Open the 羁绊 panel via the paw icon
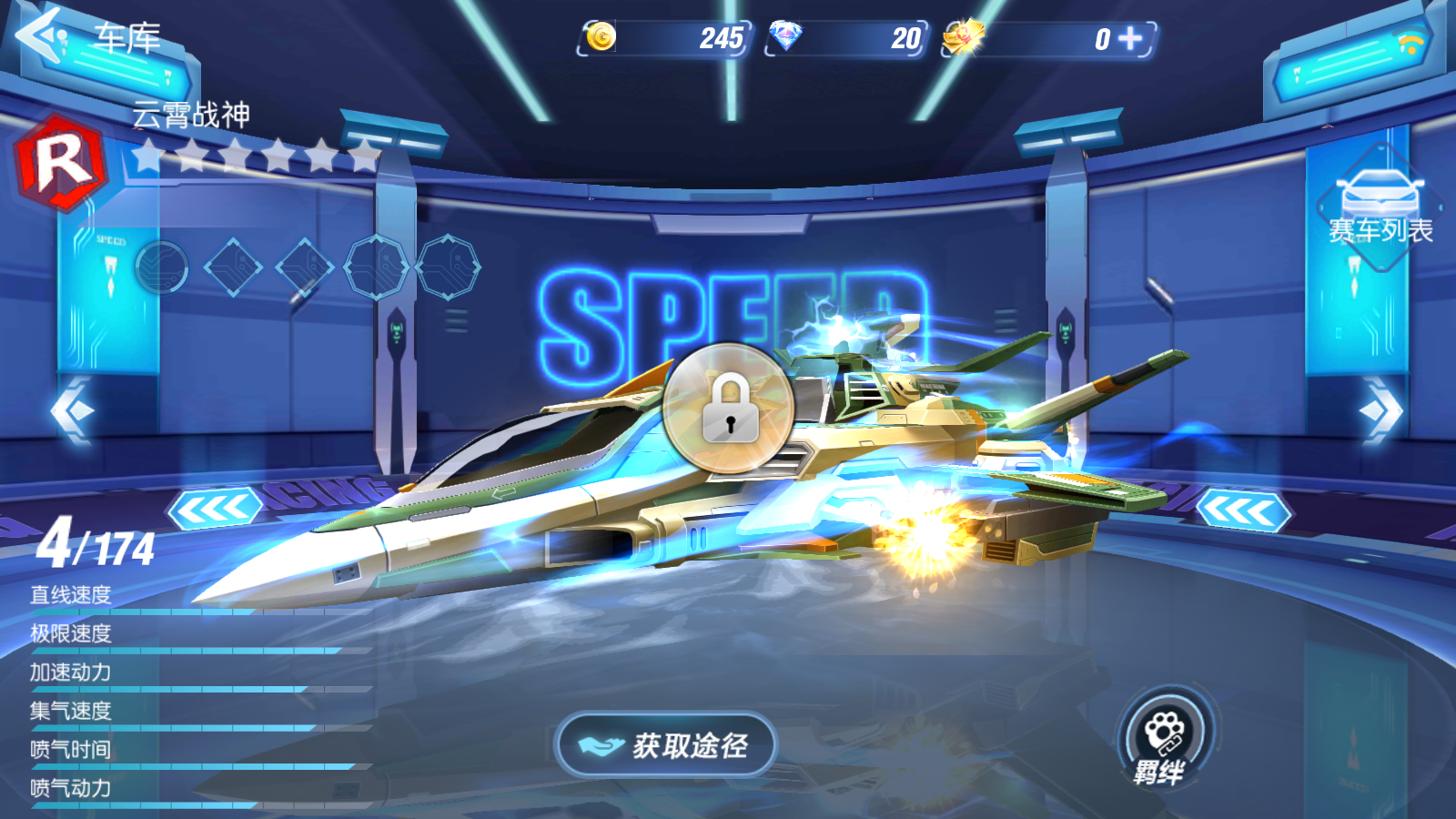Image resolution: width=1456 pixels, height=819 pixels. click(x=1165, y=728)
